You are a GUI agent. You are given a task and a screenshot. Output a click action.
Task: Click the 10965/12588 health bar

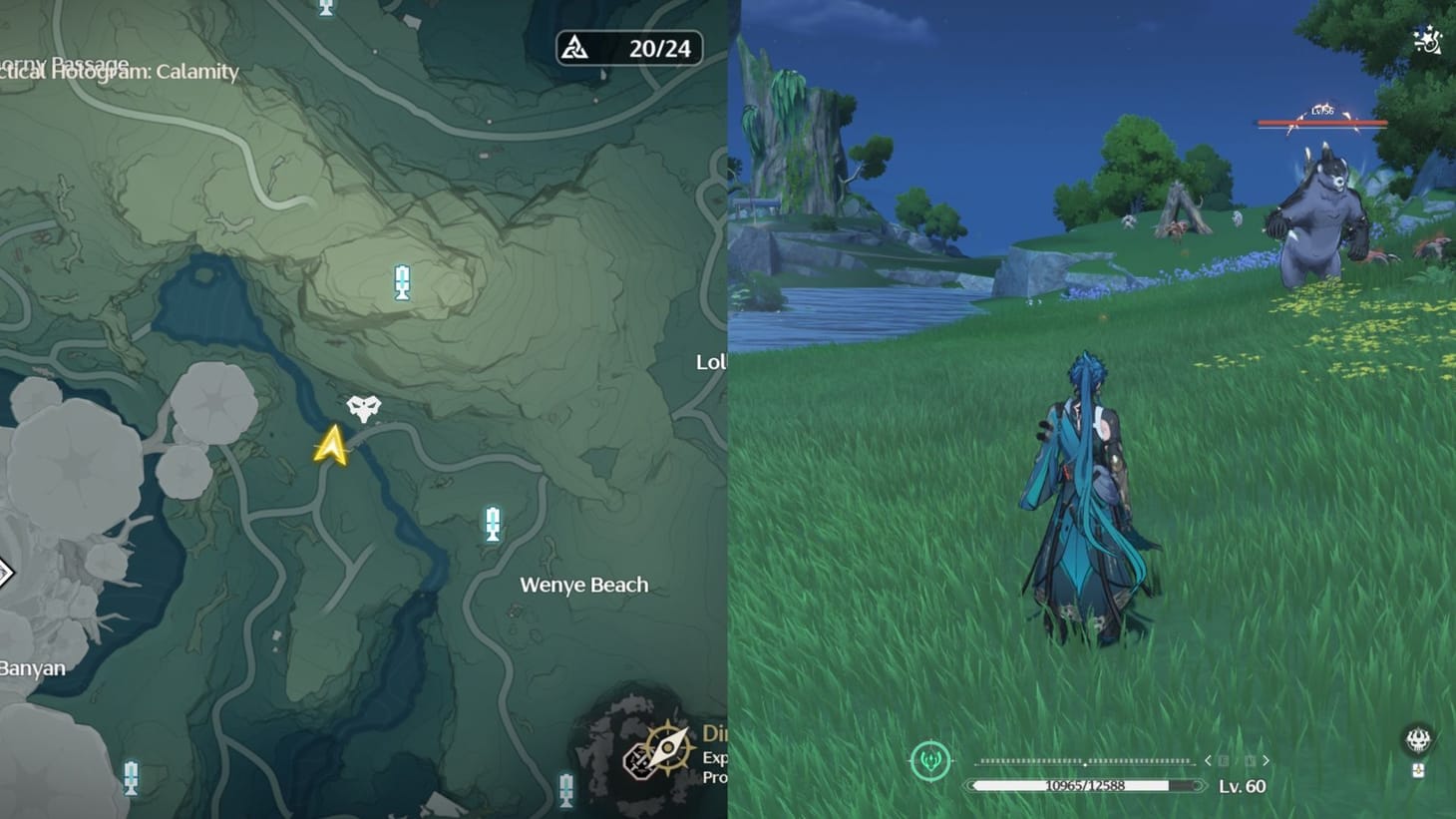pyautogui.click(x=1083, y=784)
